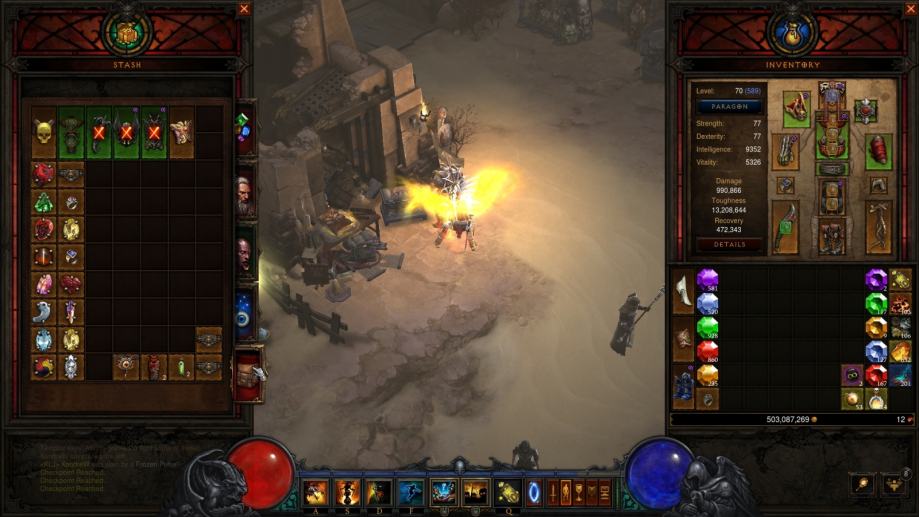Open the town portal oval icon

[x=534, y=492]
